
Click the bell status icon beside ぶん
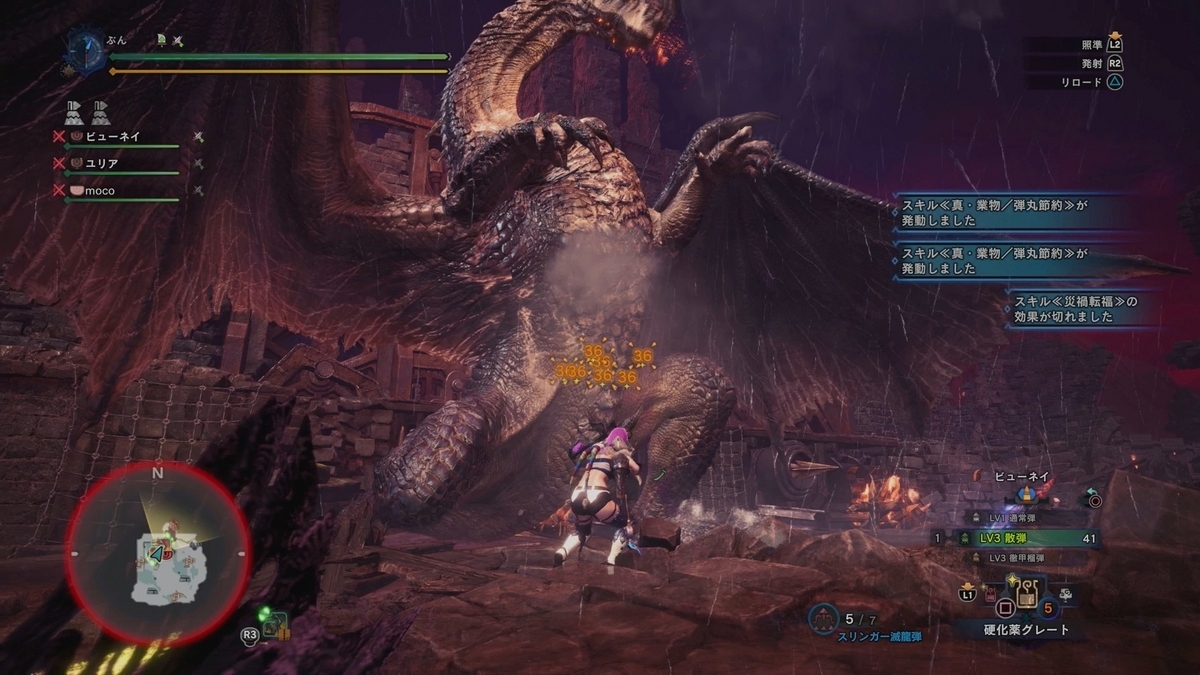[x=160, y=41]
